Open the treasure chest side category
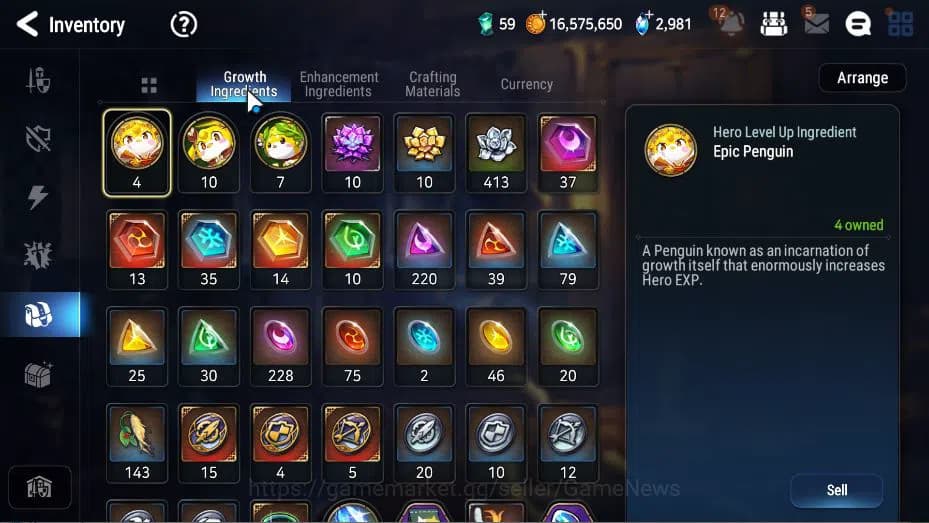The height and width of the screenshot is (523, 929). pos(38,374)
